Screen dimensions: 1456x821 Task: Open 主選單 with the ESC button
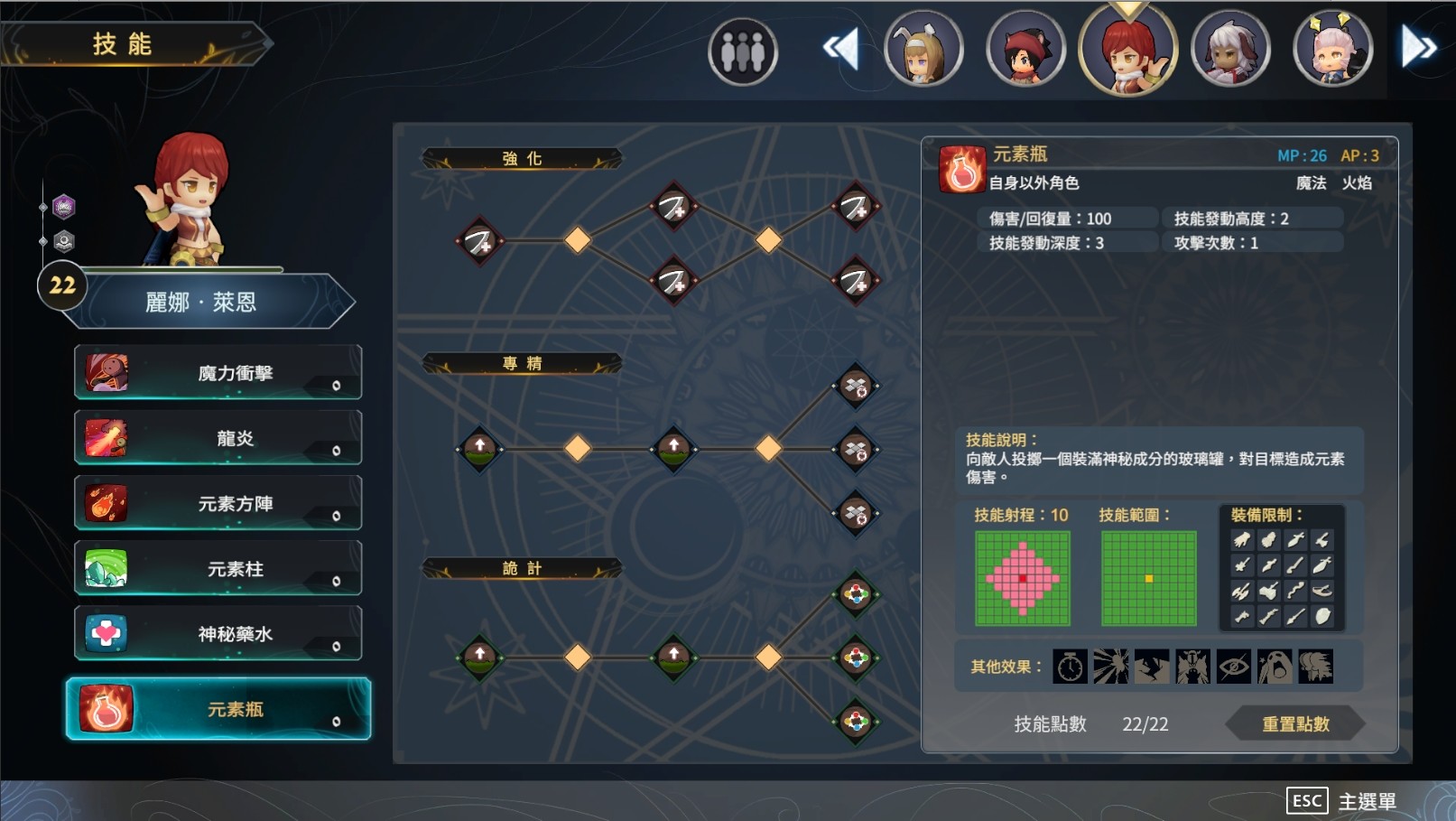point(1306,799)
